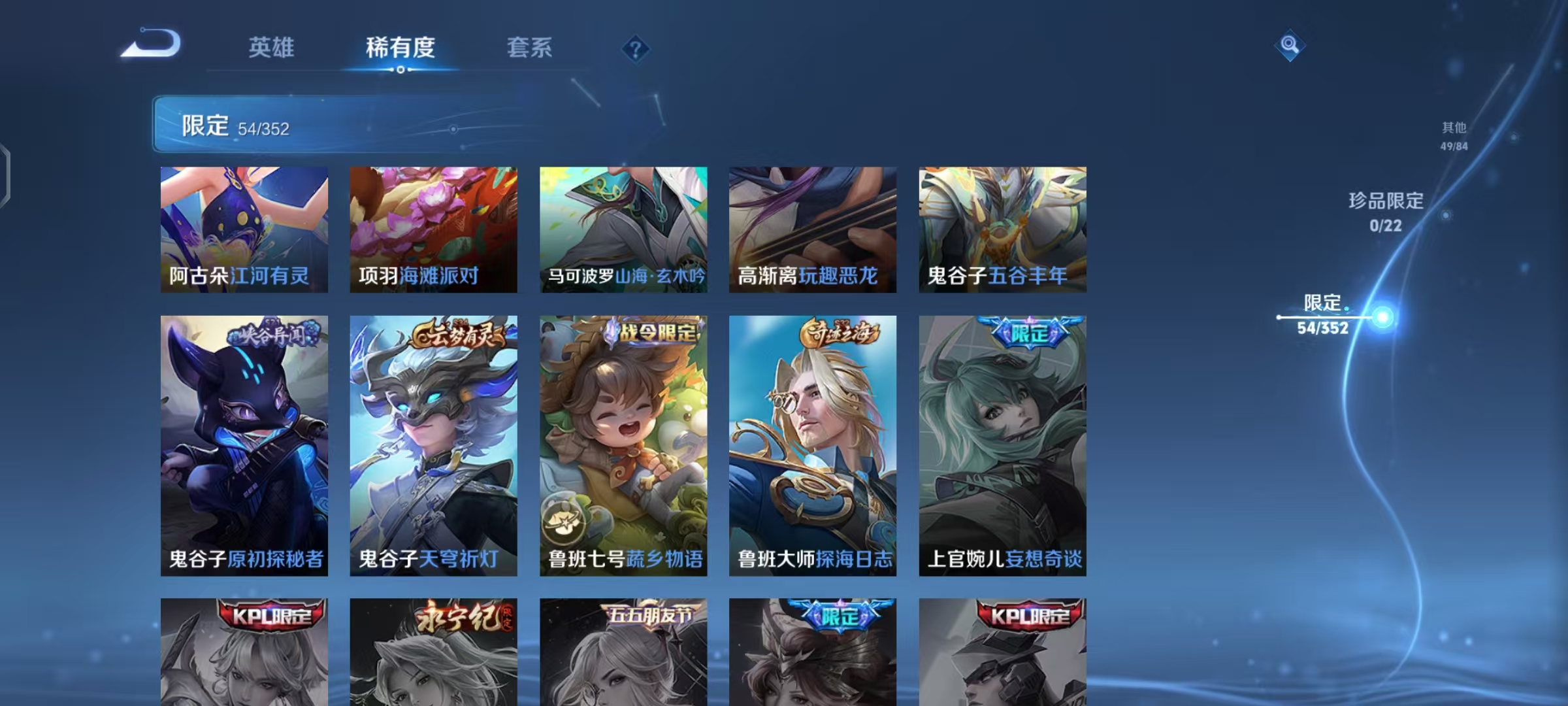Open the search magnifier icon top-right
The width and height of the screenshot is (1568, 706).
[1290, 44]
